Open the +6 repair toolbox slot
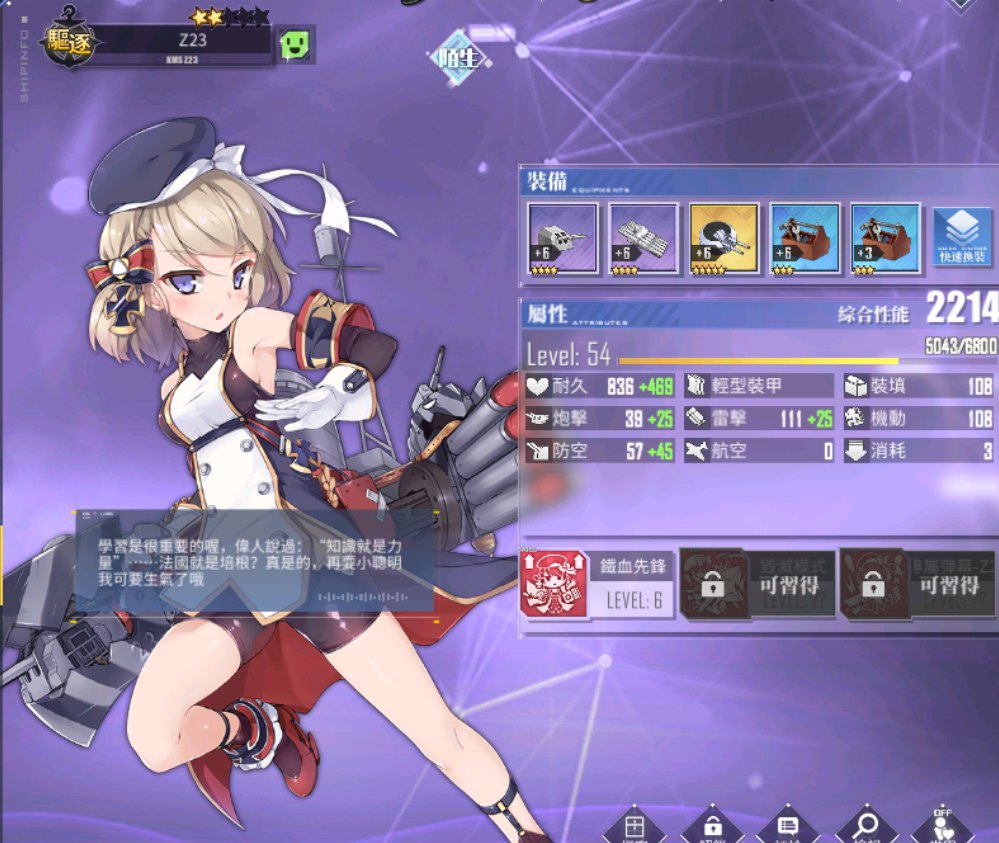 pyautogui.click(x=804, y=238)
